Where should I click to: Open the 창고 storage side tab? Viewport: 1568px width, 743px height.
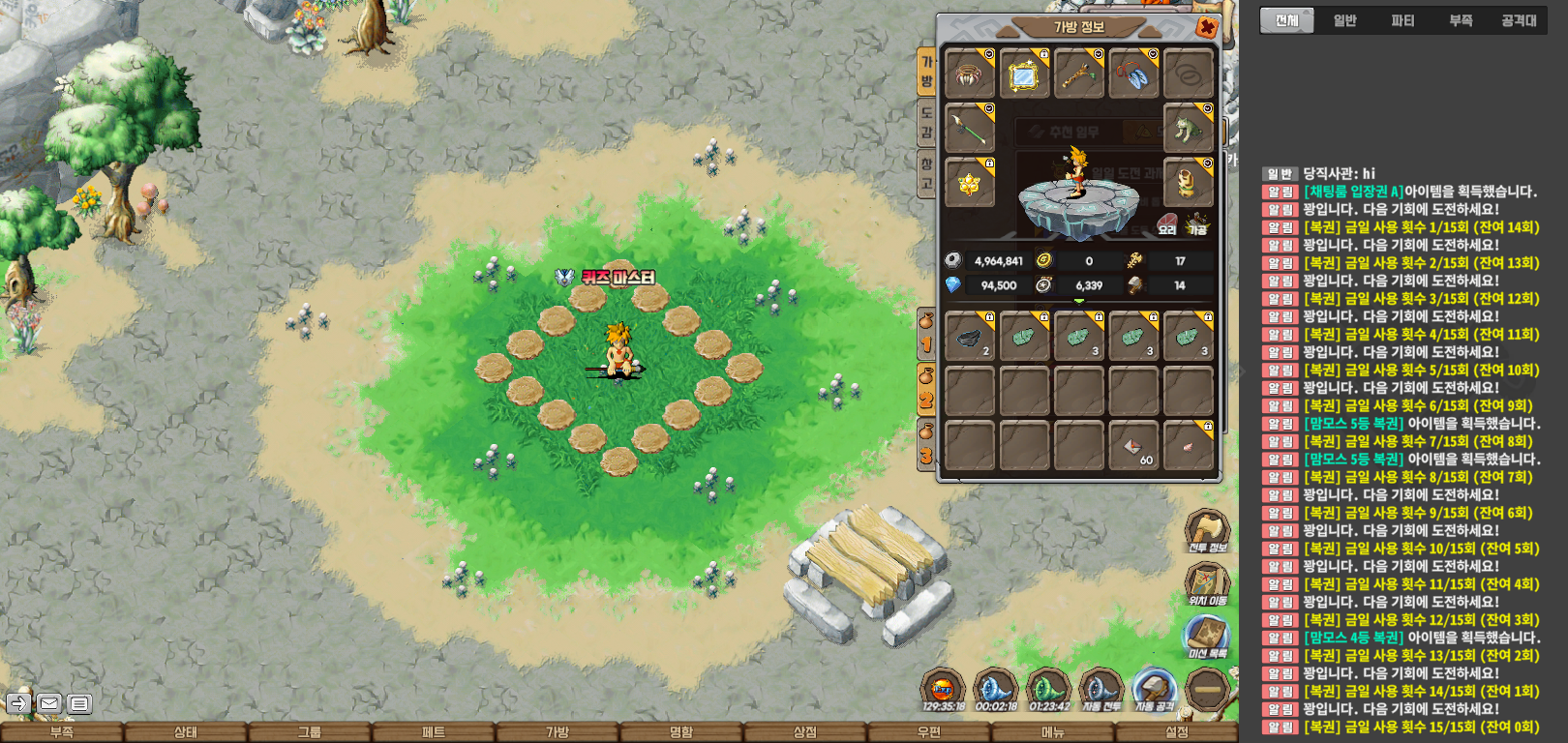click(926, 175)
